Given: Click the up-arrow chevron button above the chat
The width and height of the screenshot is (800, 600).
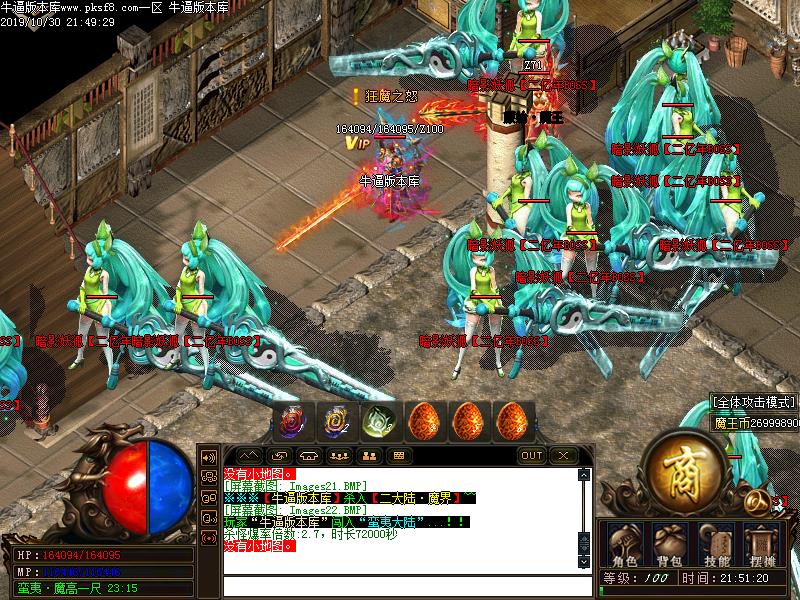Looking at the screenshot, I should click(x=250, y=456).
